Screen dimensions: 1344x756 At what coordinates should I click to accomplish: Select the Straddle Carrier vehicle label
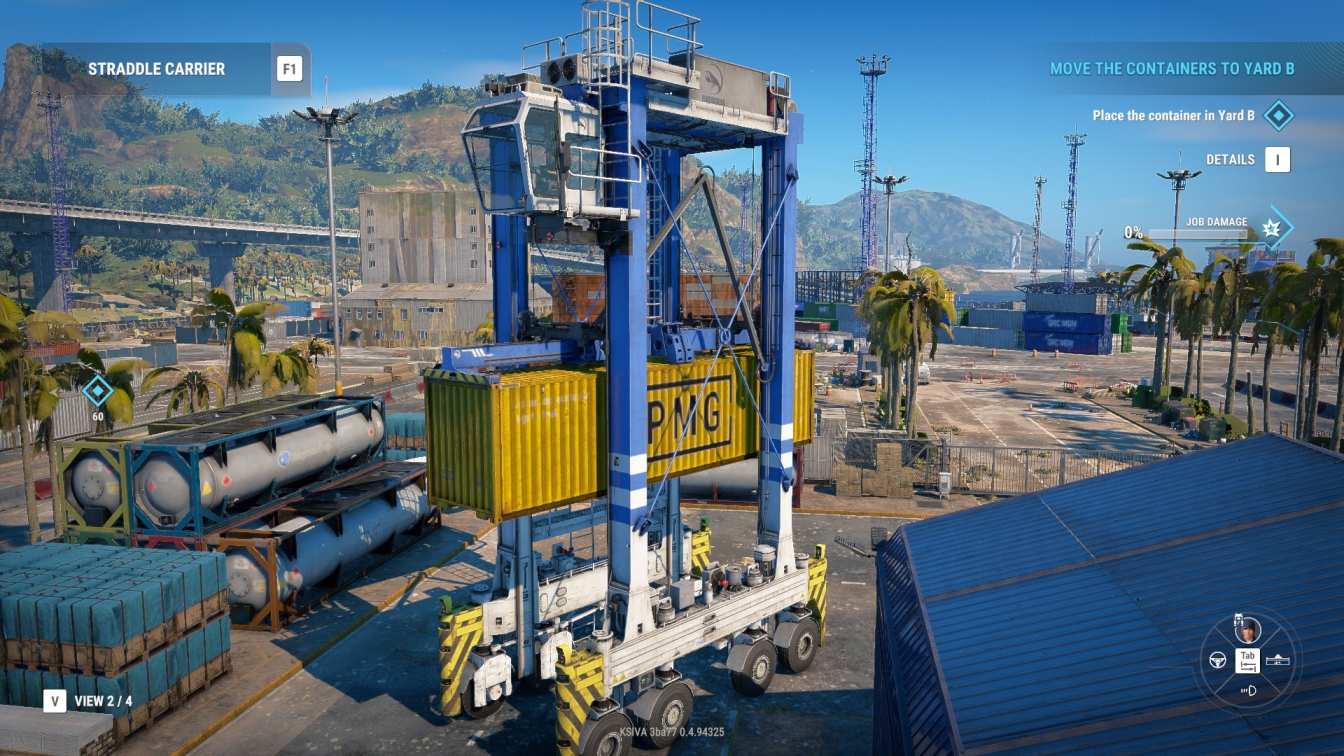pyautogui.click(x=156, y=69)
